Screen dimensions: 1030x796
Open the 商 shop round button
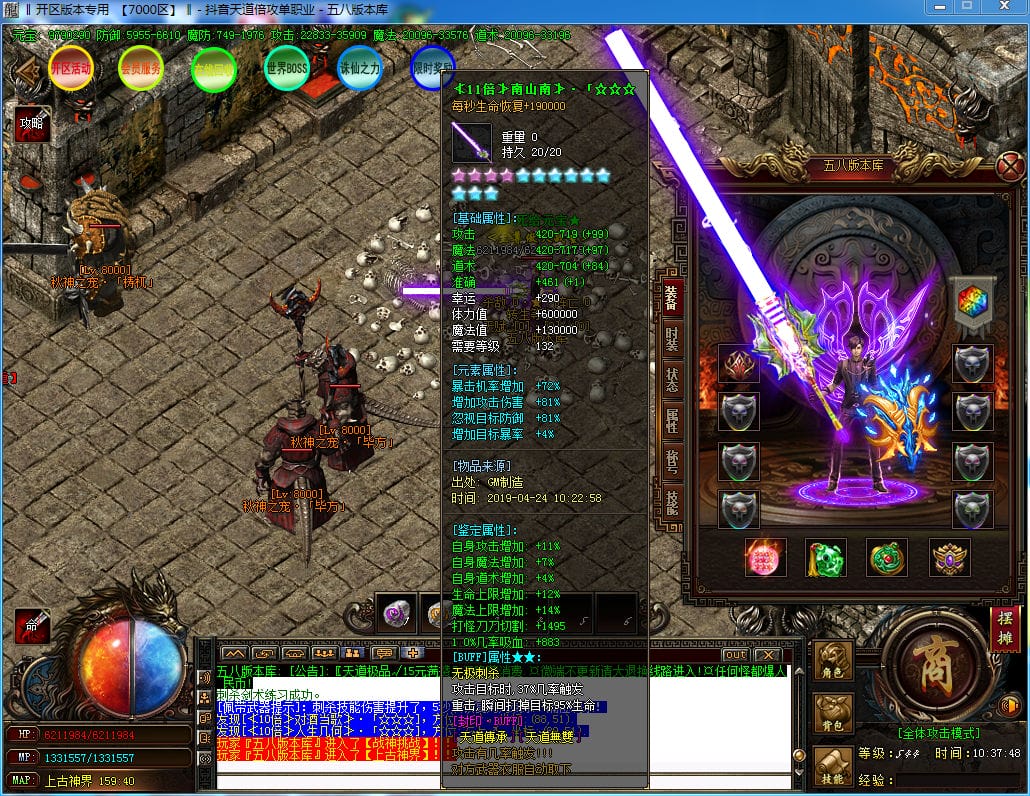tap(934, 669)
